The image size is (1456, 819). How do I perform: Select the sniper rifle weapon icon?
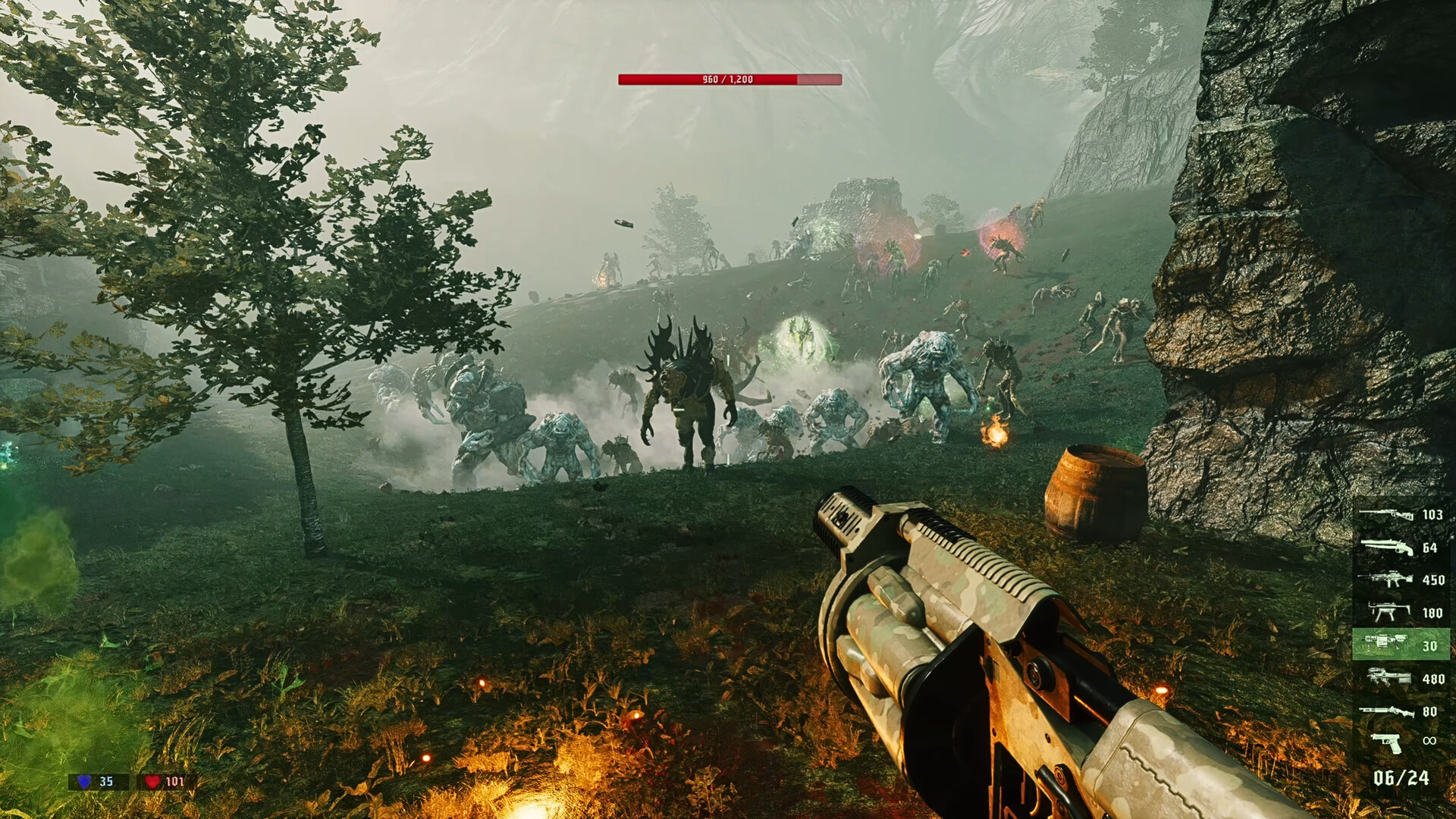tap(1388, 514)
